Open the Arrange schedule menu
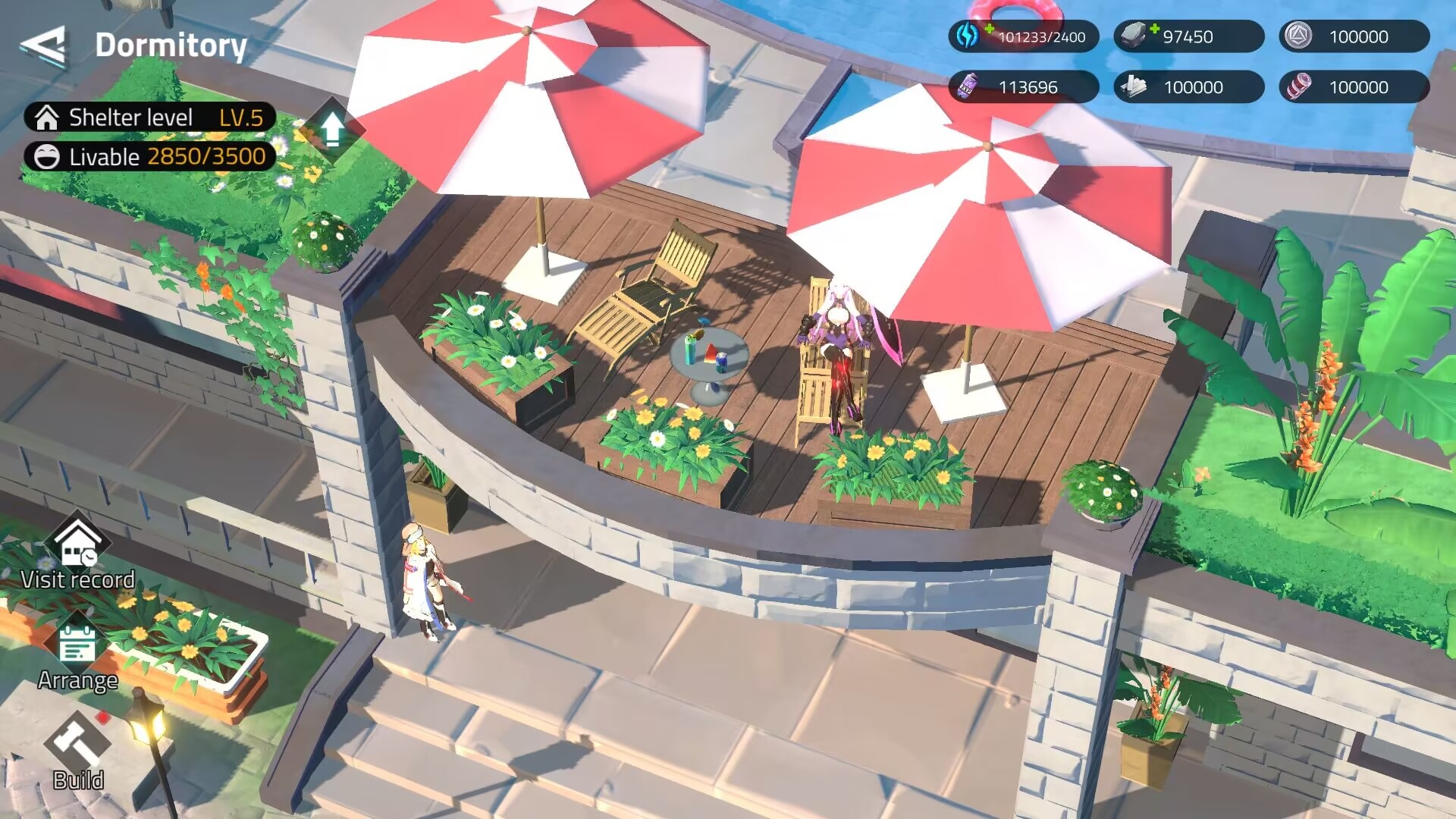 77,655
